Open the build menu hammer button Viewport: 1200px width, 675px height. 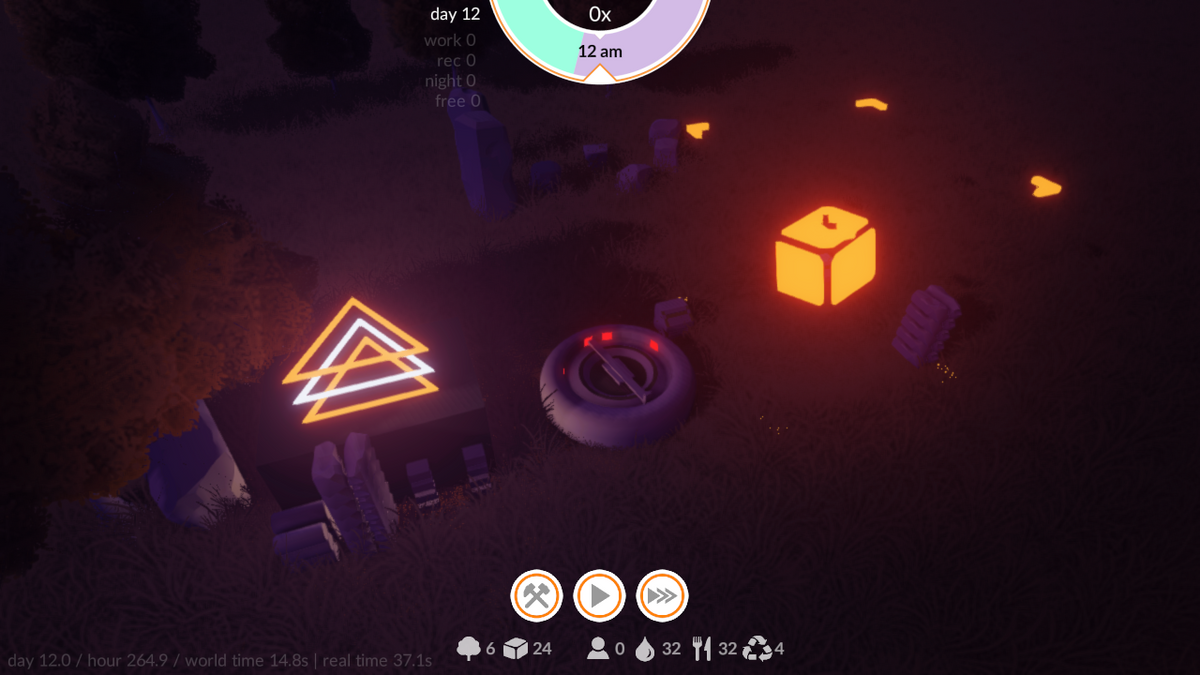[x=537, y=597]
